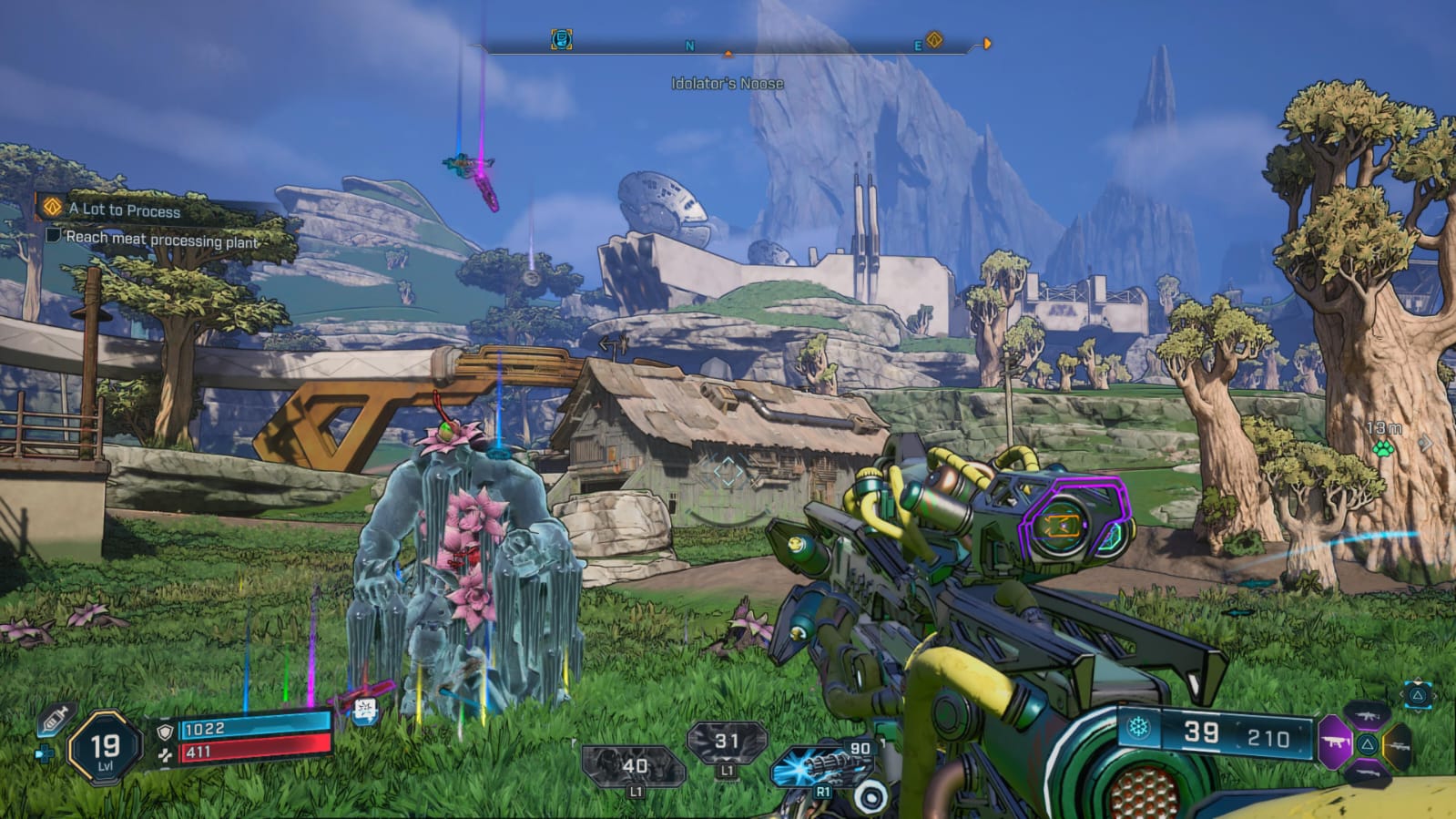Viewport: 1456px width, 819px height.
Task: Activate the ability showing a 40 cooldown
Action: tap(634, 767)
